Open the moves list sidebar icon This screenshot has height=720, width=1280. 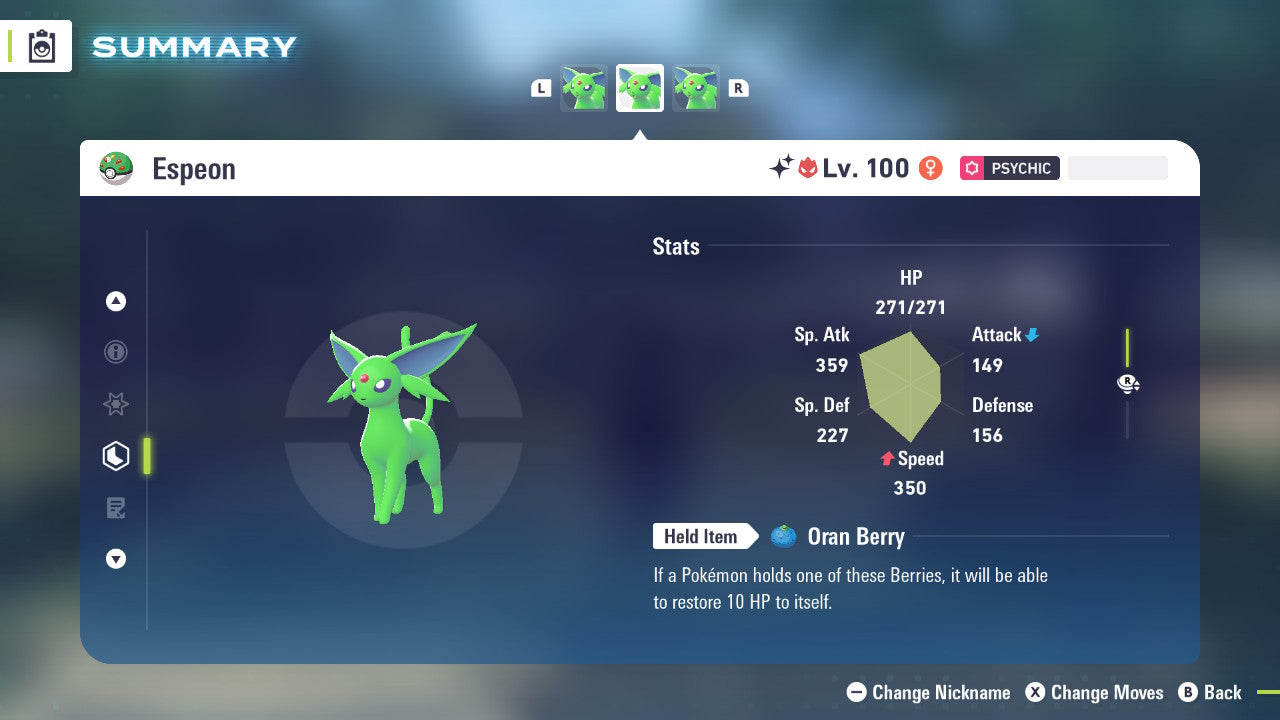(x=116, y=508)
